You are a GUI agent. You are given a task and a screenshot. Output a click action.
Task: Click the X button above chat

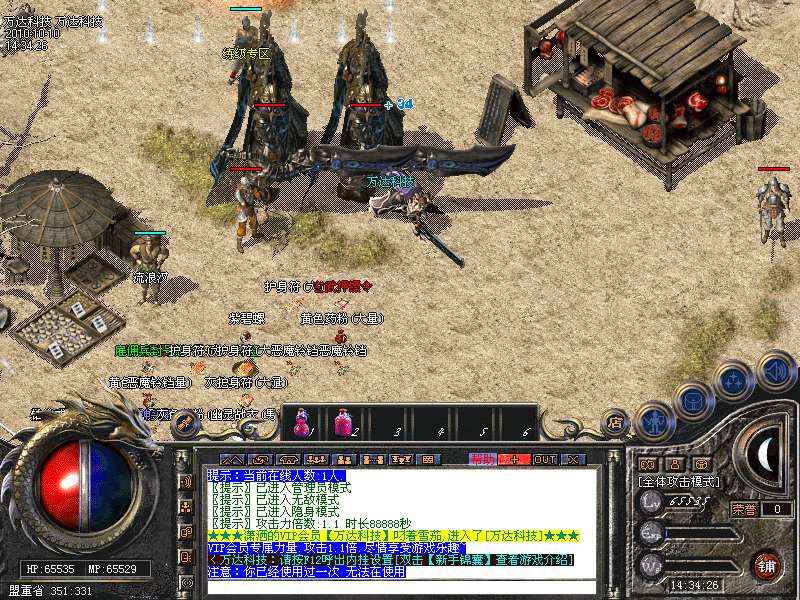(x=573, y=459)
